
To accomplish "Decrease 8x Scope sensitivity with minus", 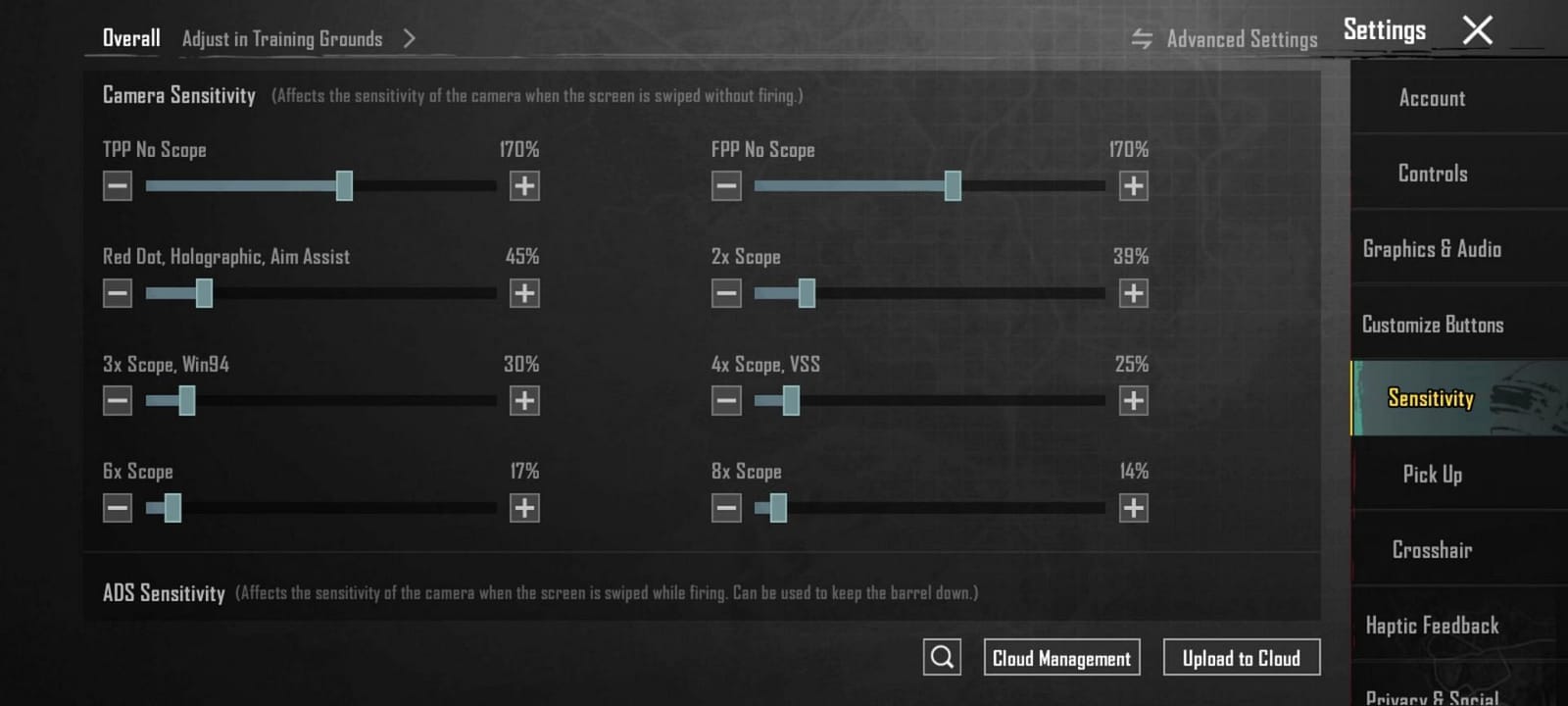I will [x=726, y=508].
